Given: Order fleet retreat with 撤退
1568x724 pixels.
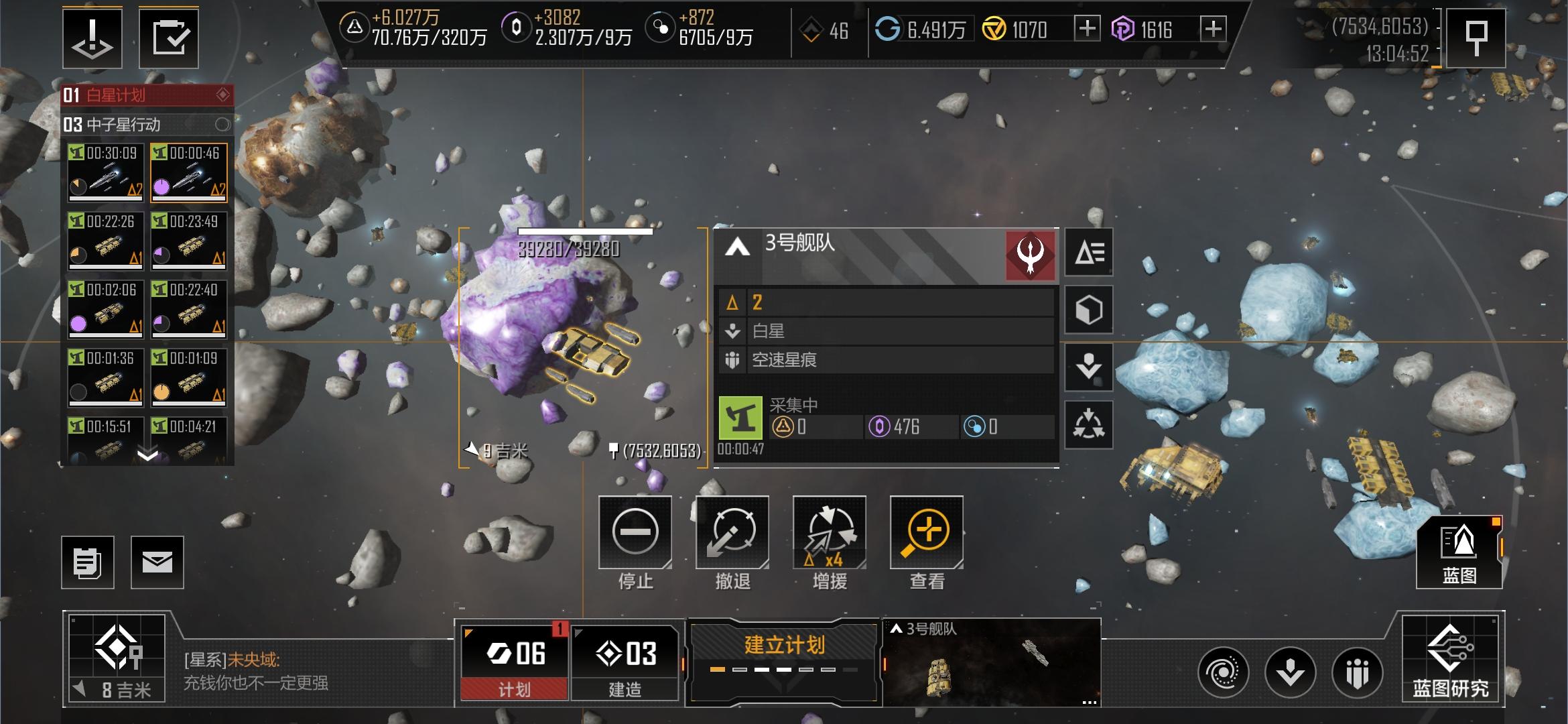Looking at the screenshot, I should [x=732, y=533].
